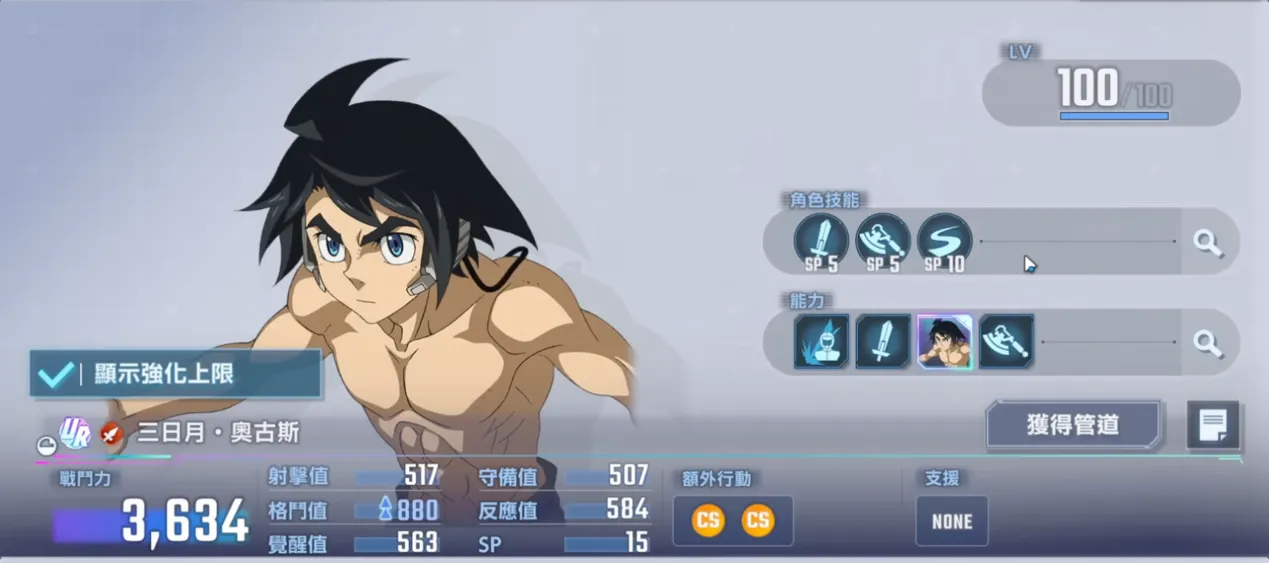Toggle the 顯示強化上限 checkbox
Screen dimensions: 1269x563
tap(52, 375)
